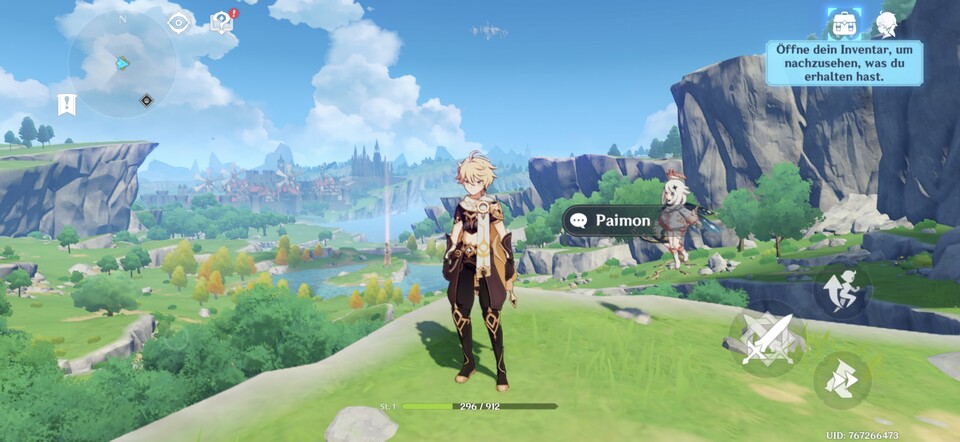The image size is (960, 442).
Task: Talk to Paimon via the speech prompt
Action: (x=611, y=220)
